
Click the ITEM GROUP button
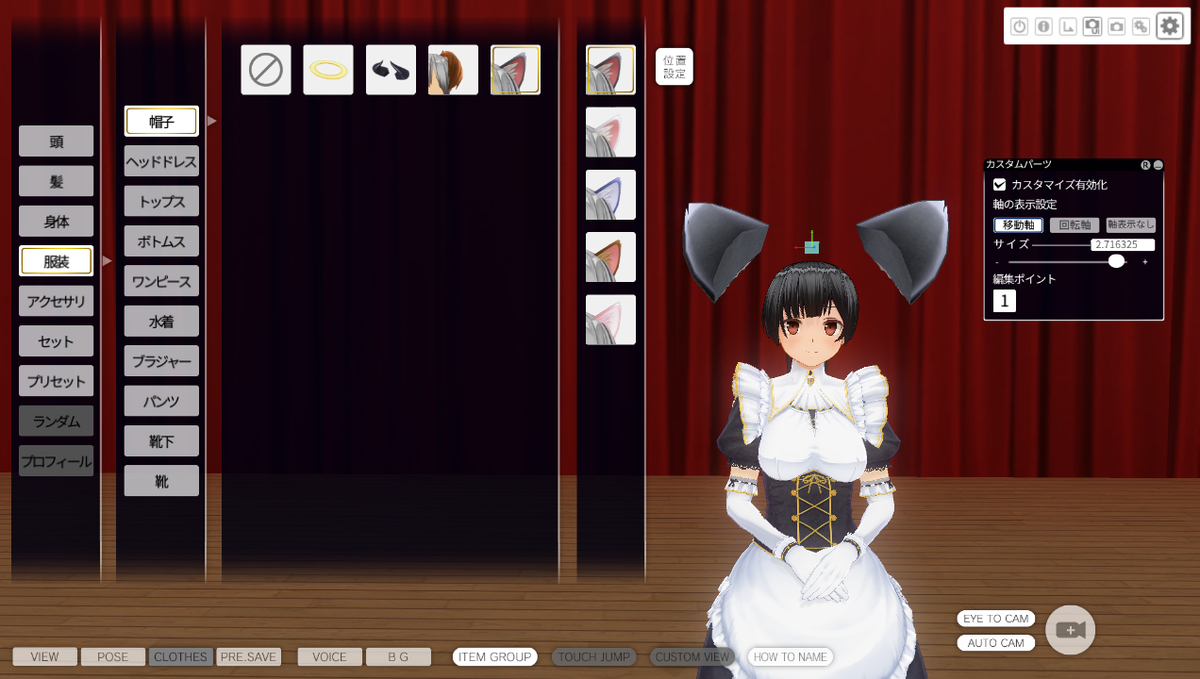(x=495, y=657)
